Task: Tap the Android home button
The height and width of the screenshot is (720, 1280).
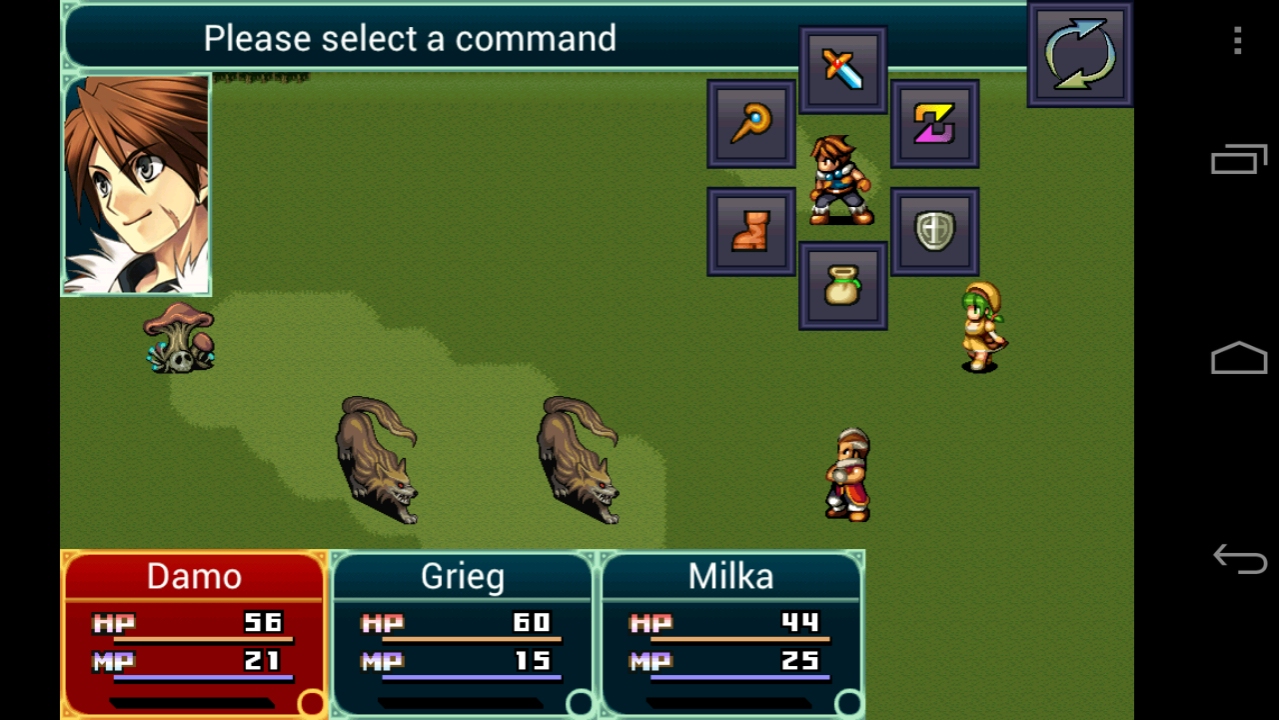Action: pos(1239,358)
